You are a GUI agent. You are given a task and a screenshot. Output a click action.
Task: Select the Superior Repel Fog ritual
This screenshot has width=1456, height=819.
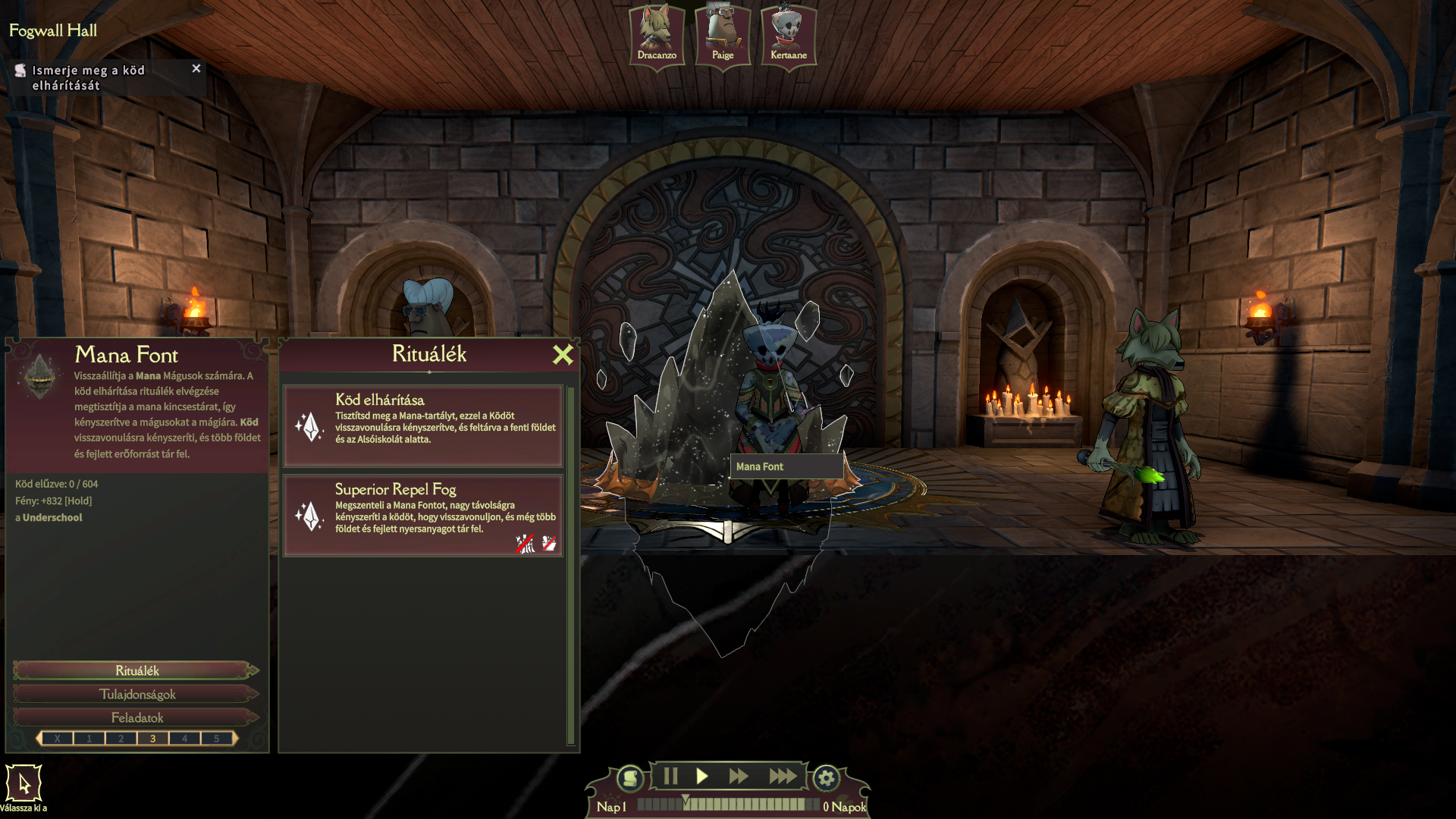(x=422, y=516)
